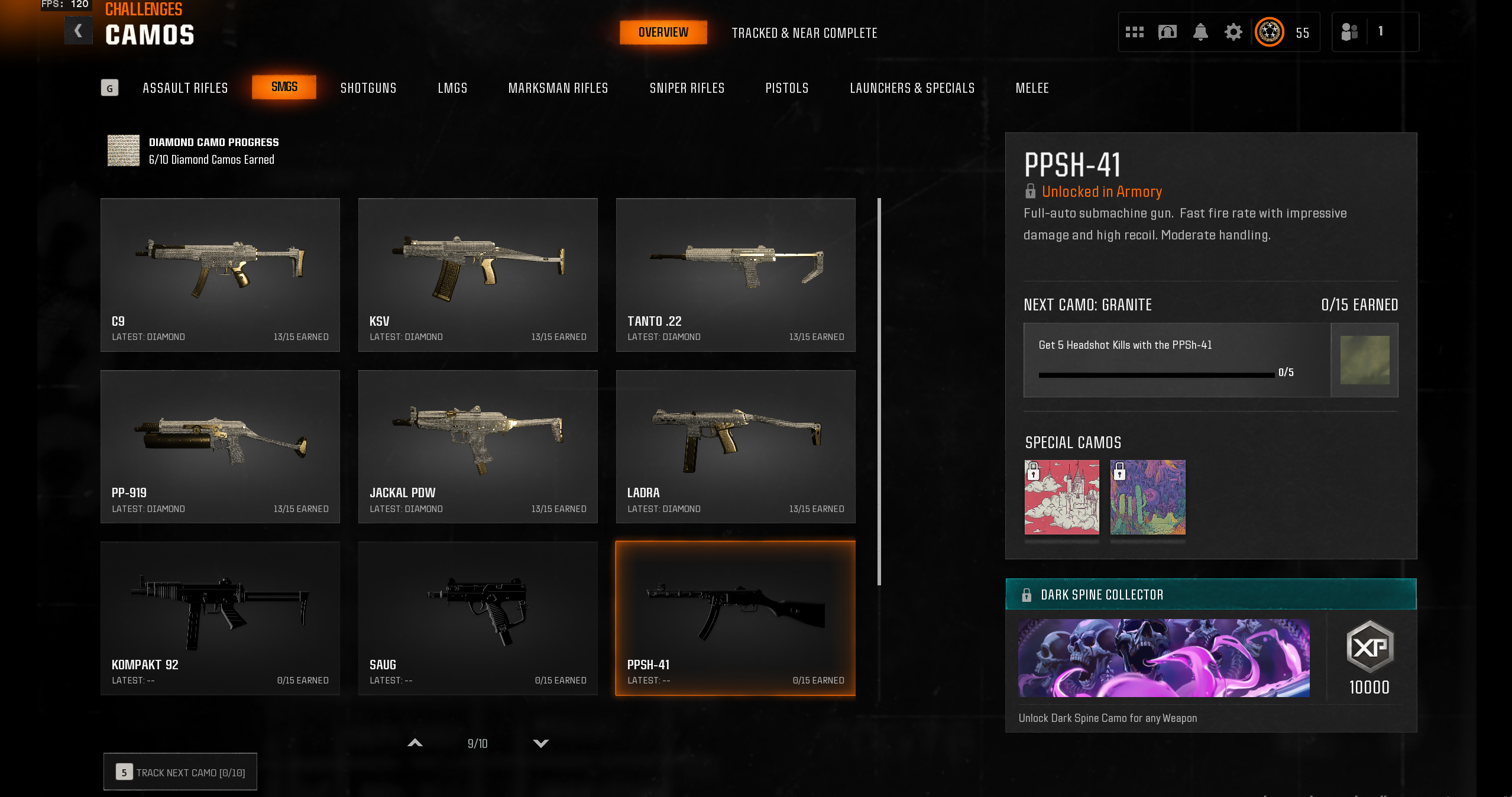
Task: Select the locked pink castle special camo
Action: coord(1061,497)
